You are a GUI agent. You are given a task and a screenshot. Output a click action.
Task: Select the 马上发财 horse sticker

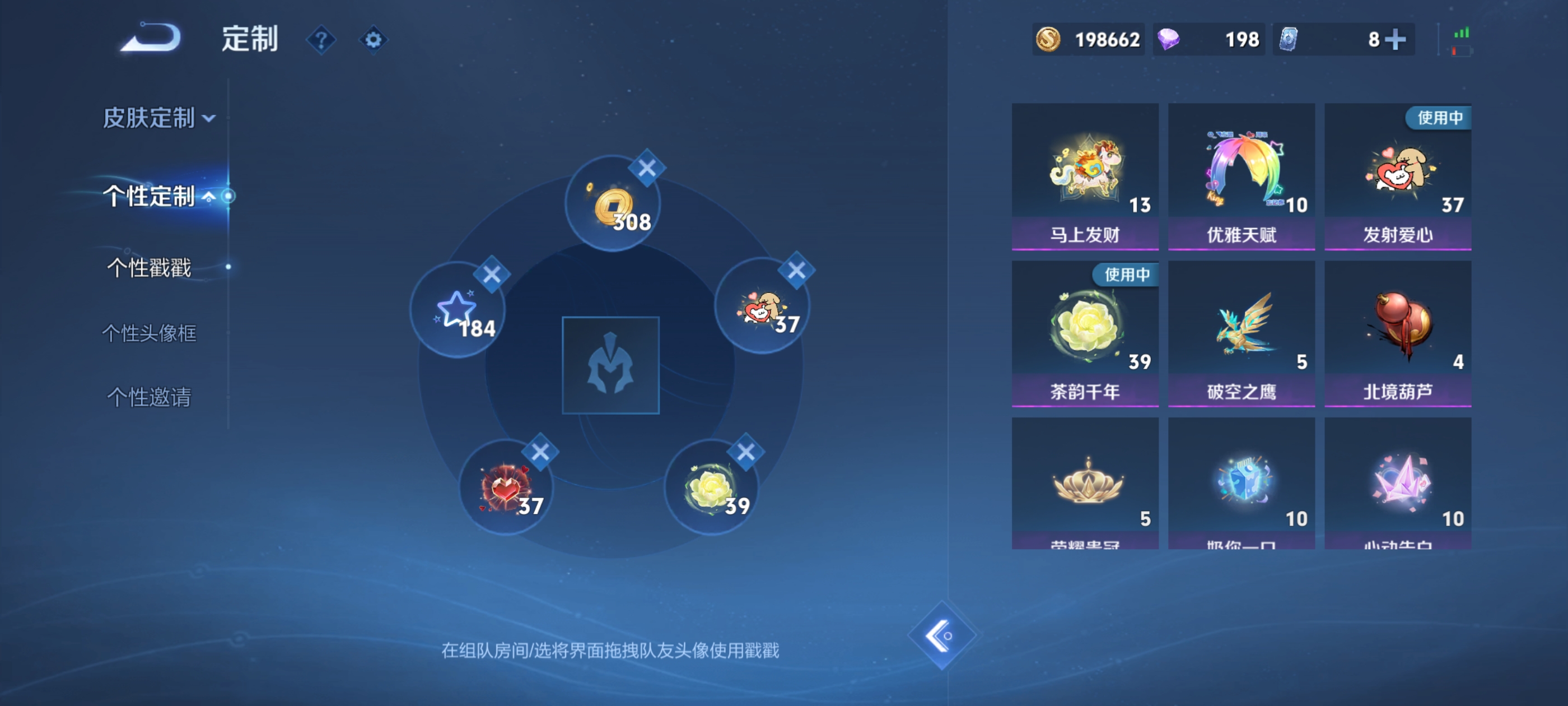point(1086,174)
